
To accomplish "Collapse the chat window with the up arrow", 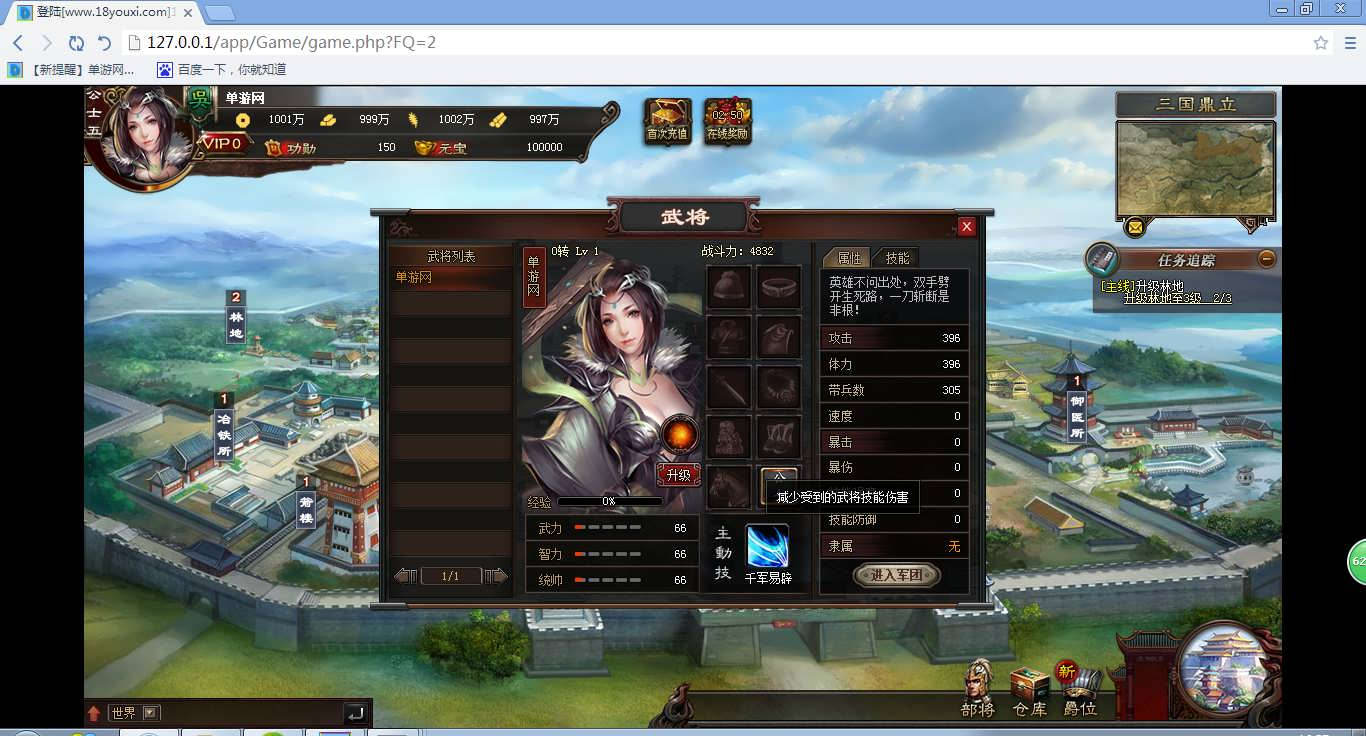I will pos(95,712).
